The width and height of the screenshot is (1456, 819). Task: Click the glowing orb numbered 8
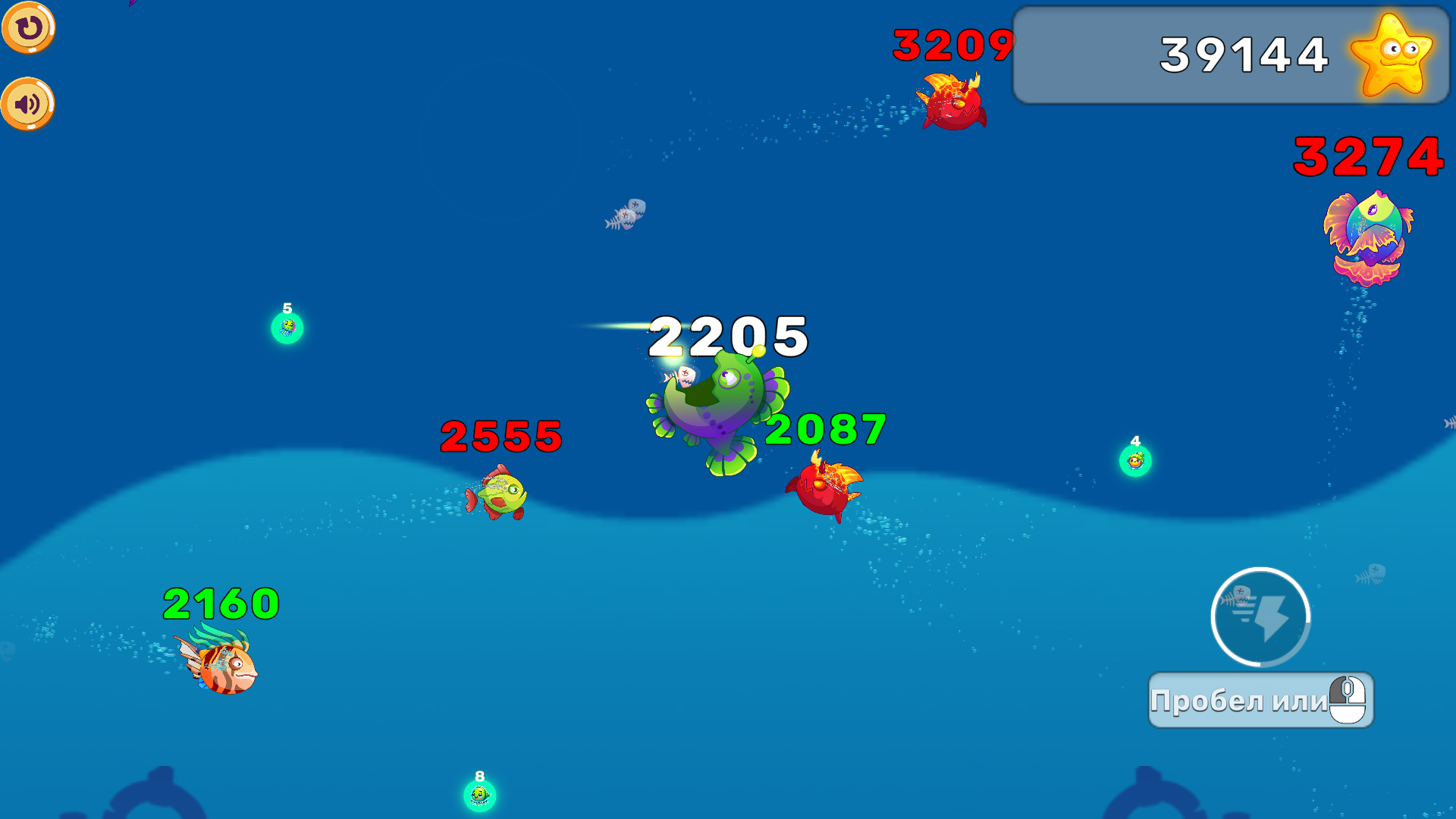[478, 796]
